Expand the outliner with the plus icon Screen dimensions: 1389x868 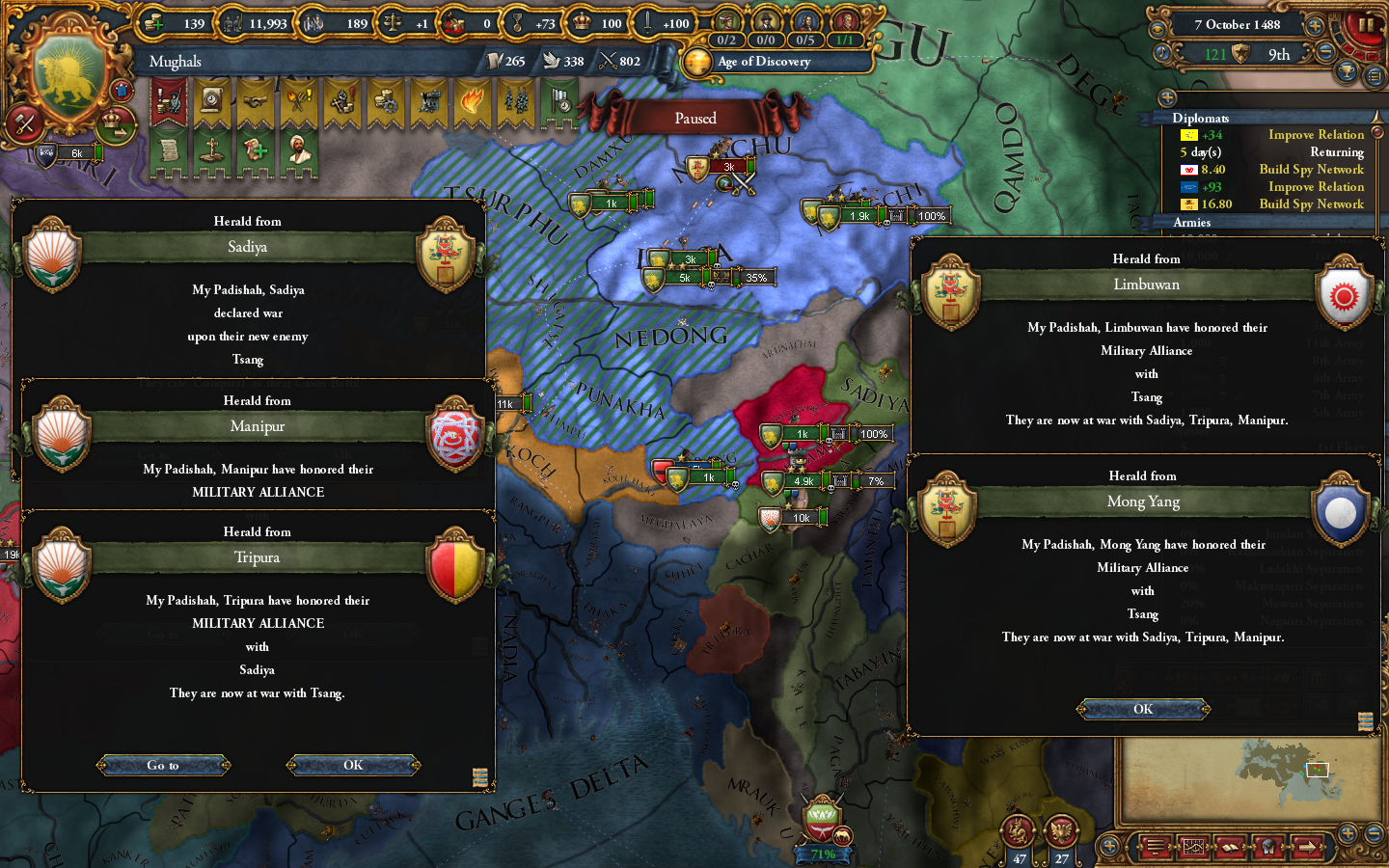[1168, 96]
